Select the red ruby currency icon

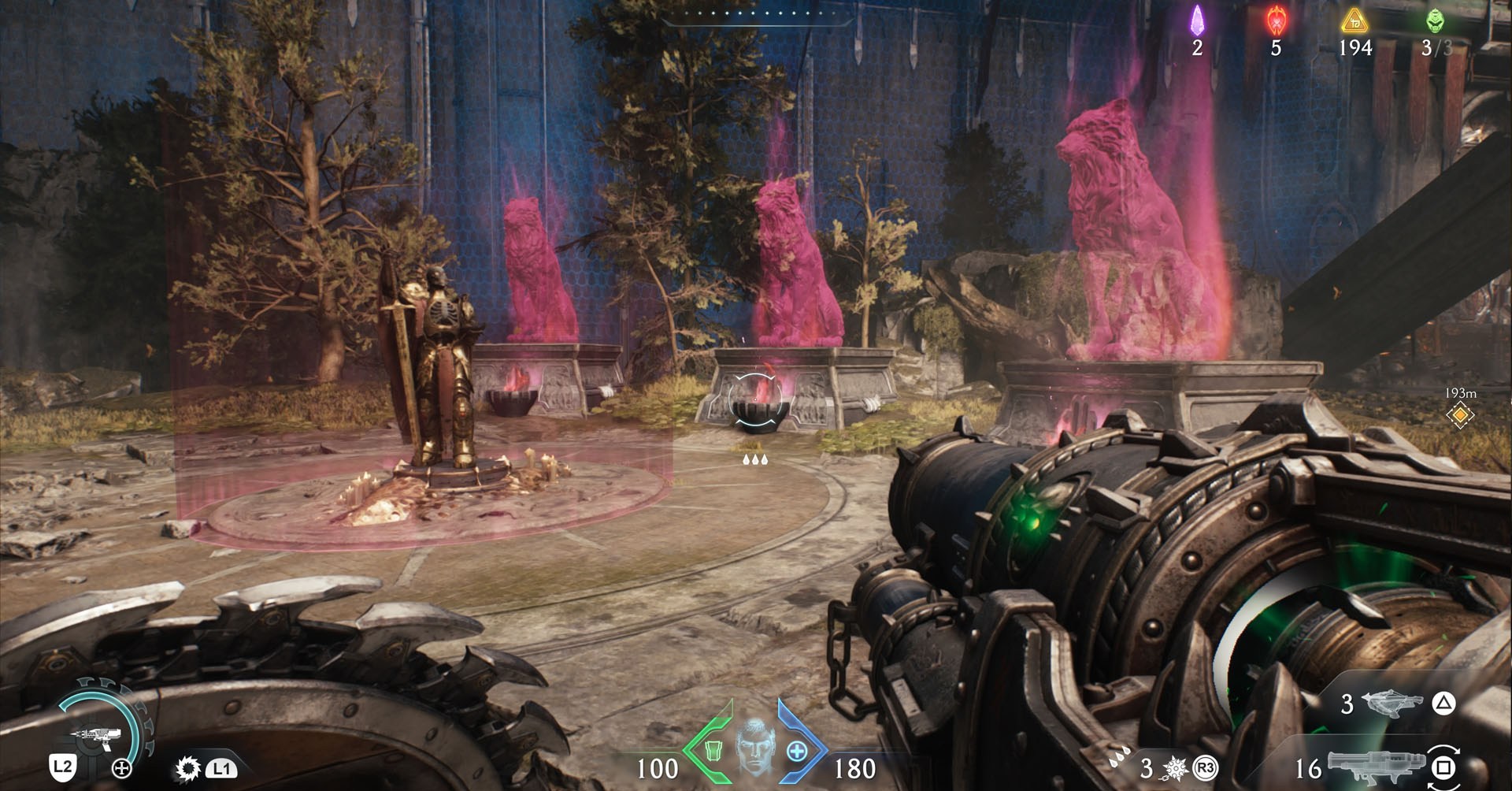1276,20
